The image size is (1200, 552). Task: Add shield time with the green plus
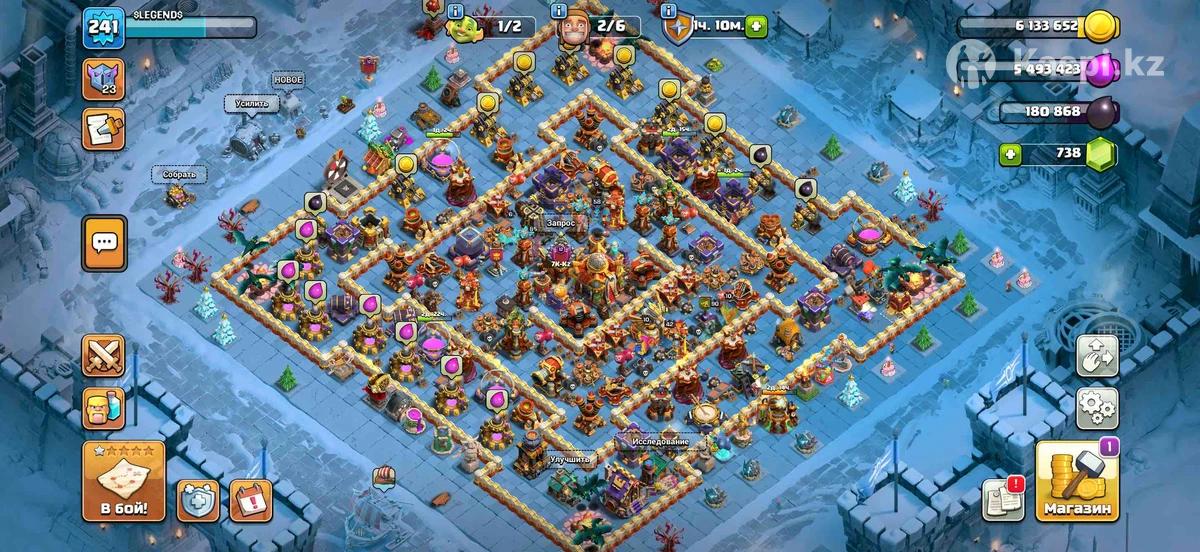[x=756, y=27]
